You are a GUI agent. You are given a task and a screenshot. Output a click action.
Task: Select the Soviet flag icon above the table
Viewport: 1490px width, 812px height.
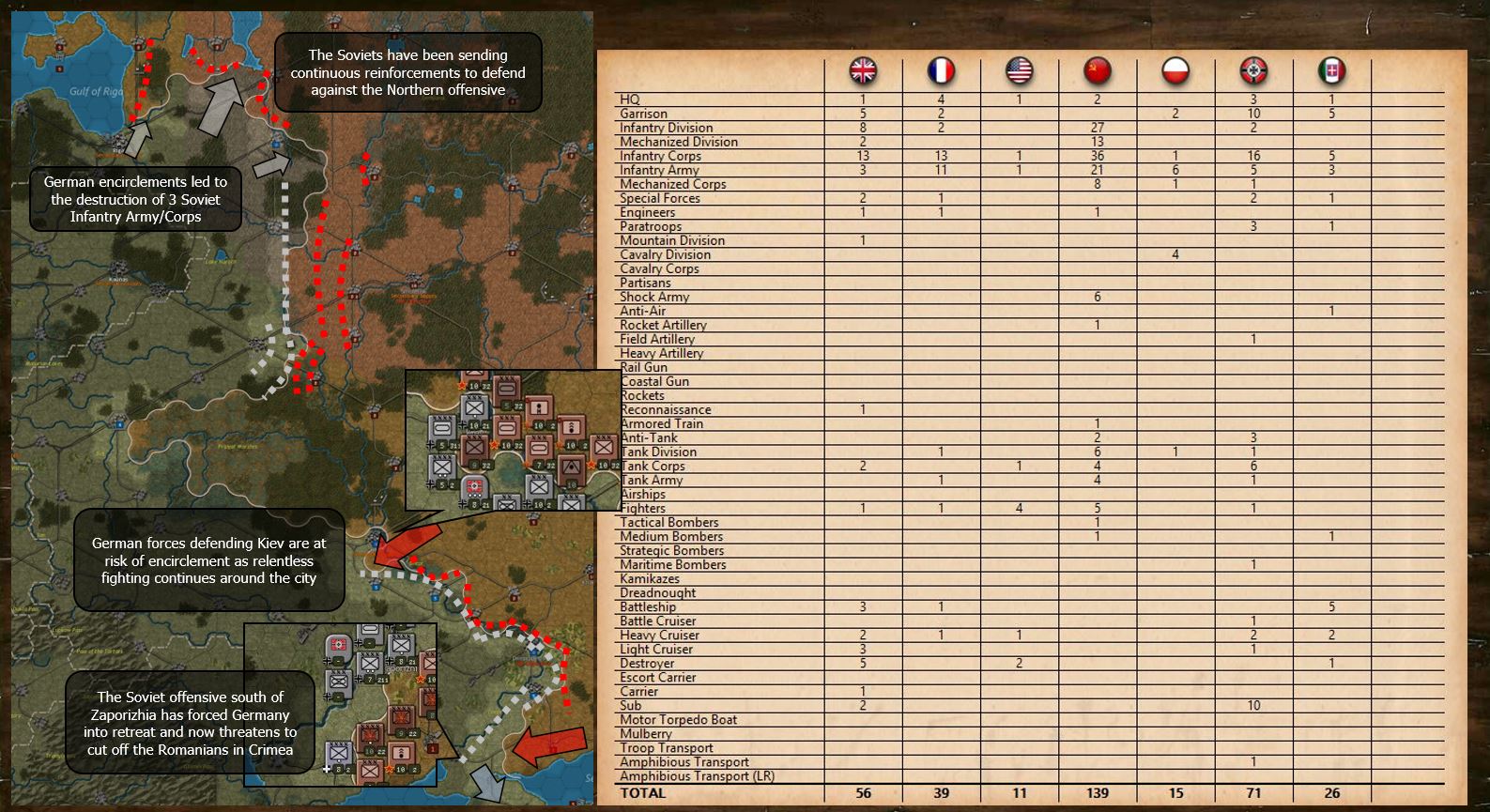tap(1098, 69)
